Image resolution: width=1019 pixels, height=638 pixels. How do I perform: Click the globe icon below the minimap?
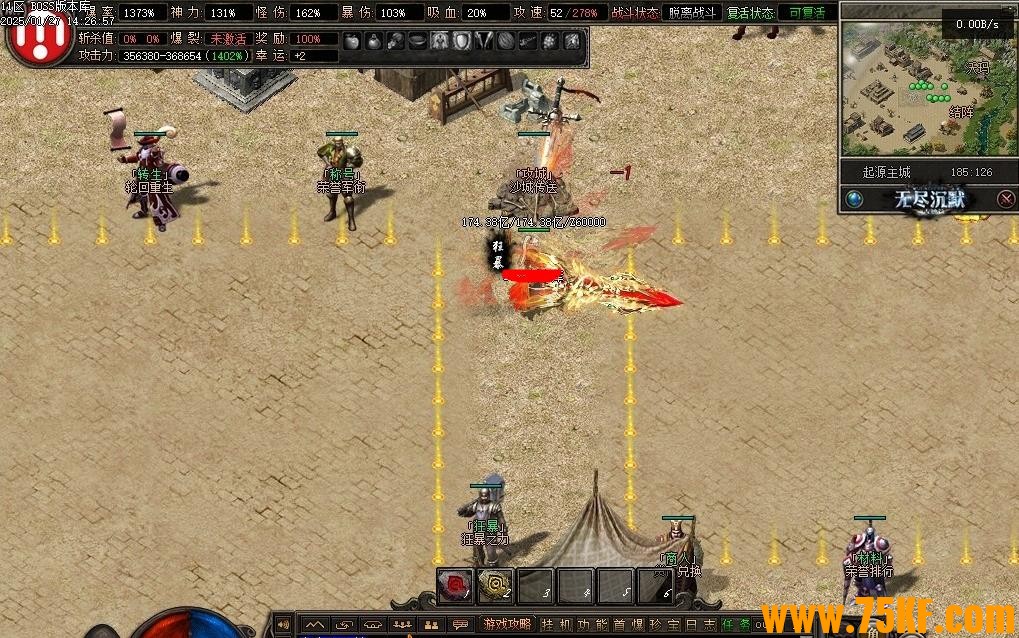(854, 198)
